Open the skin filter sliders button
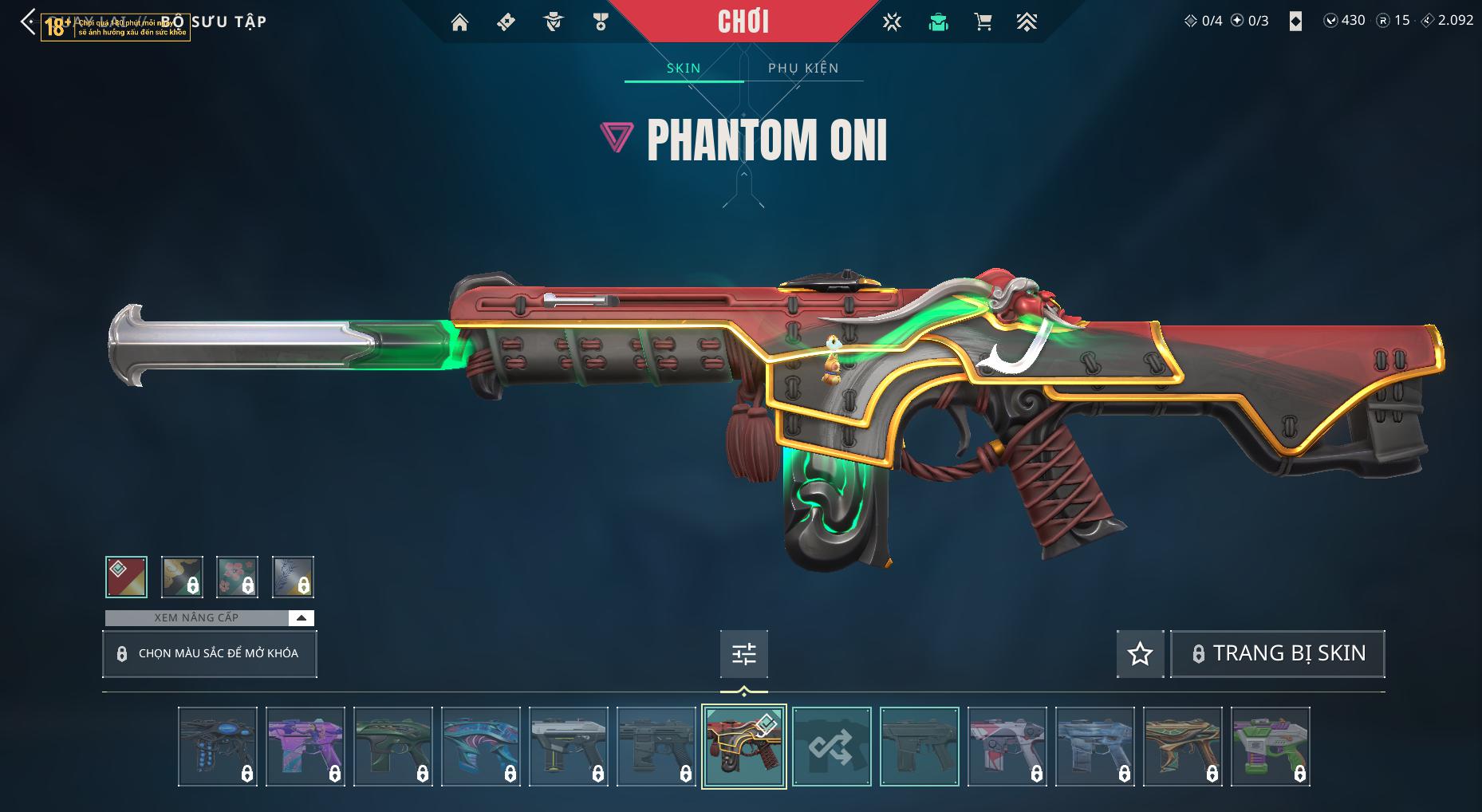Viewport: 1482px width, 812px height. [x=743, y=654]
